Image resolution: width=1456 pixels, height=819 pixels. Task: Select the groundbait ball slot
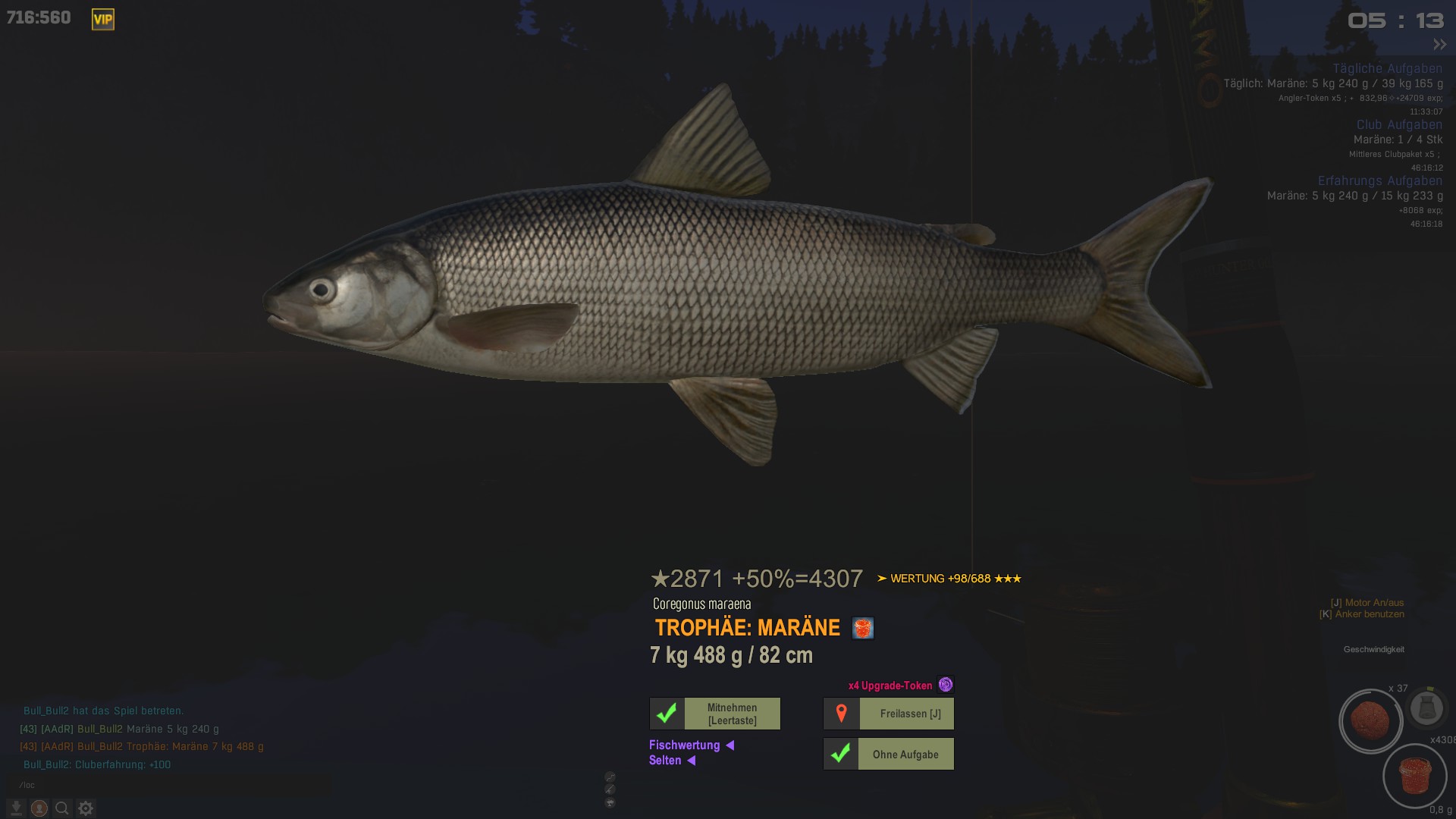(x=1370, y=720)
